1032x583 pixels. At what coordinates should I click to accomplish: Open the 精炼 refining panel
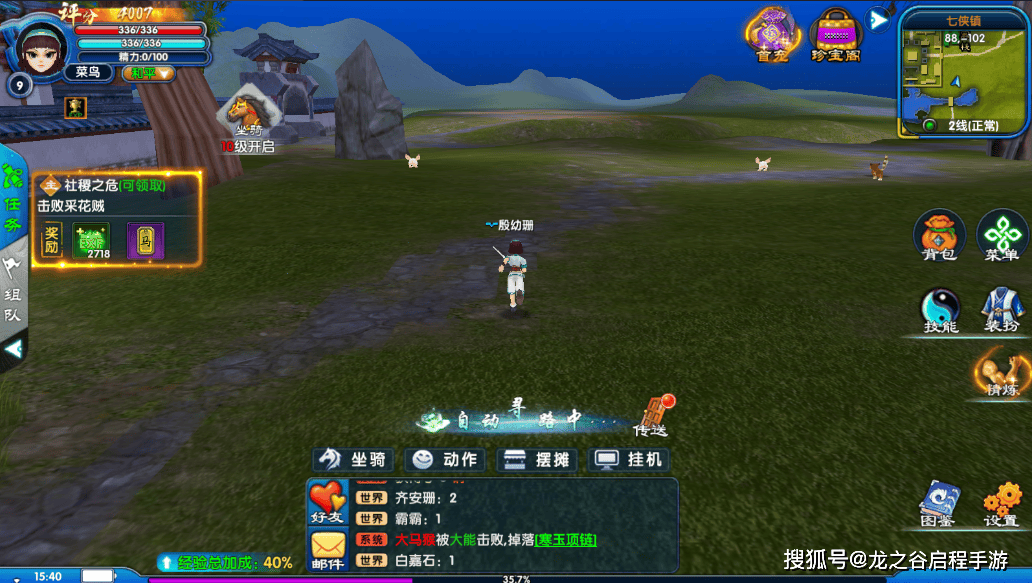pos(1001,373)
